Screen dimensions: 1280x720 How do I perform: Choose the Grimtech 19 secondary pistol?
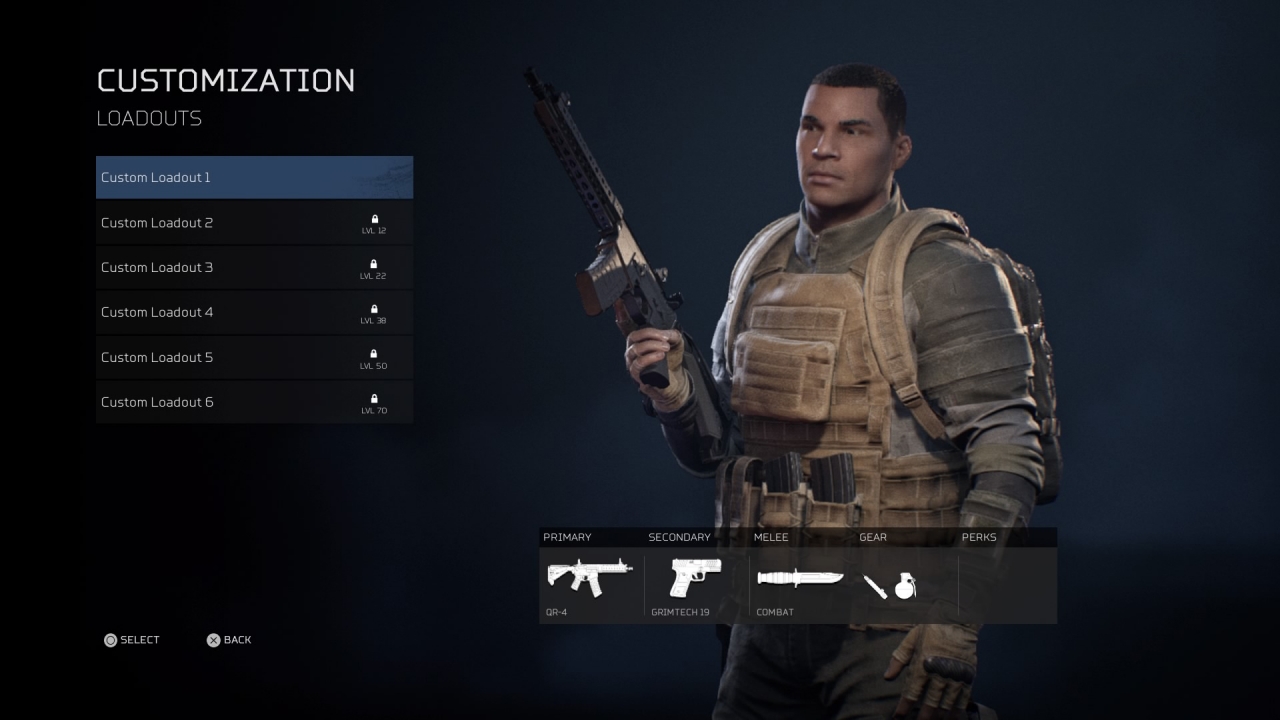[x=695, y=578]
